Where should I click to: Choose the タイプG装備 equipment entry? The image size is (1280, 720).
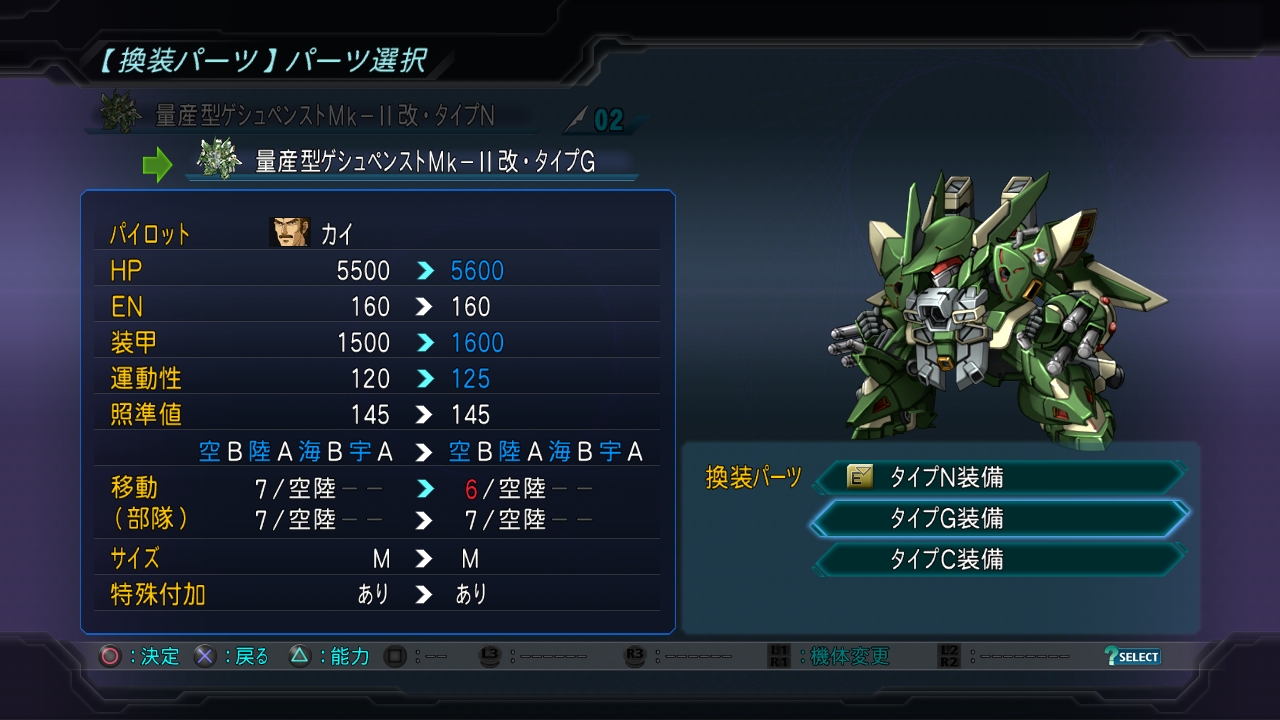coord(1000,518)
